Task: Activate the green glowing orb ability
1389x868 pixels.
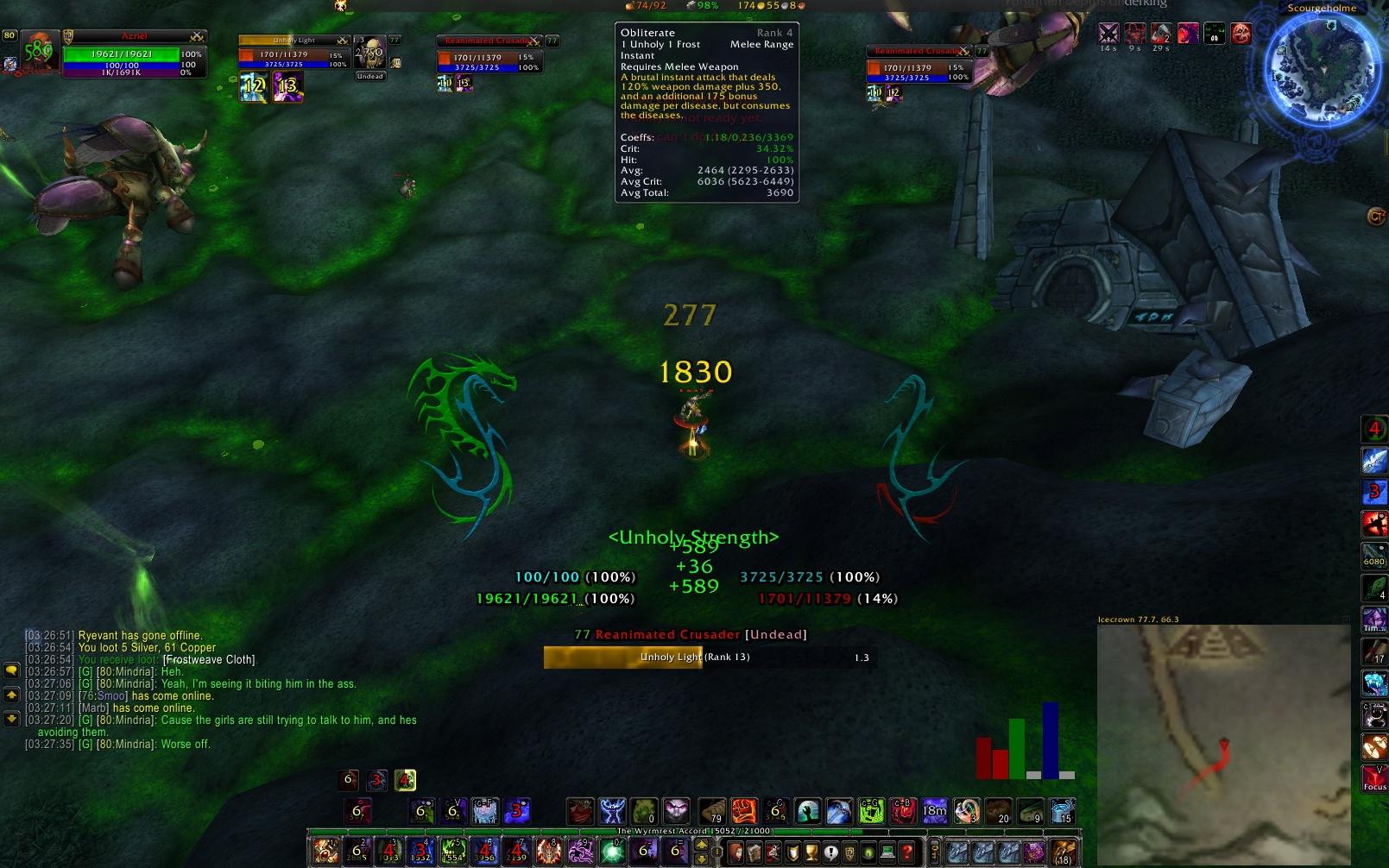Action: tap(612, 852)
